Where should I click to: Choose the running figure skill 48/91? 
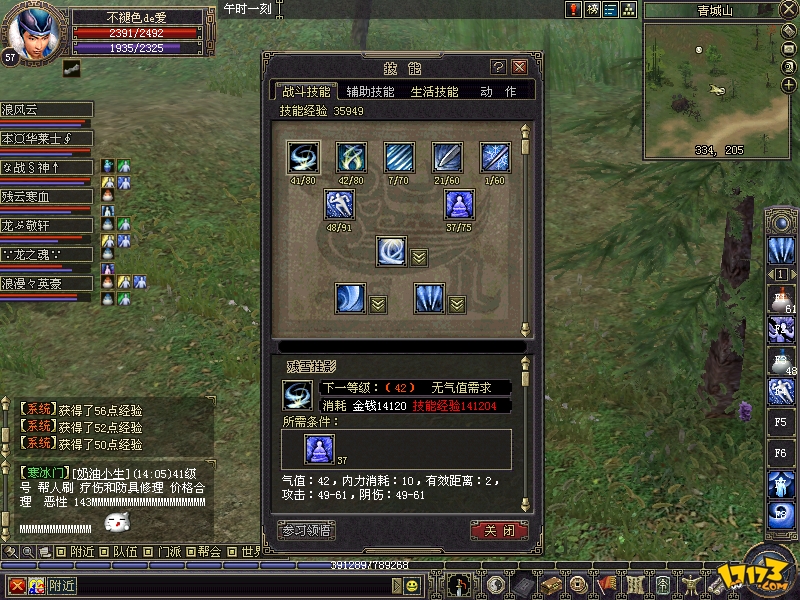tap(339, 205)
